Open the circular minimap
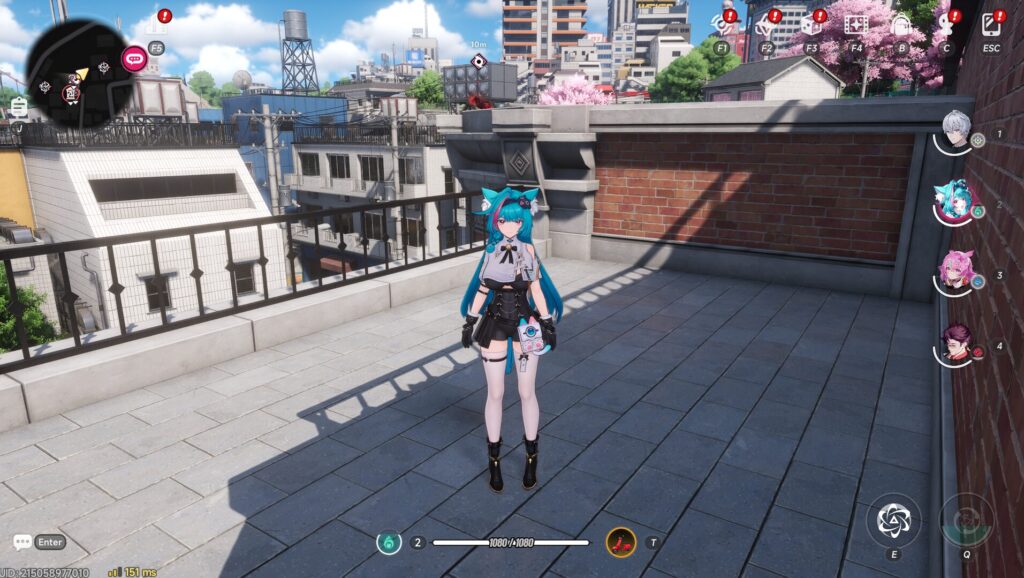The height and width of the screenshot is (578, 1024). [79, 73]
